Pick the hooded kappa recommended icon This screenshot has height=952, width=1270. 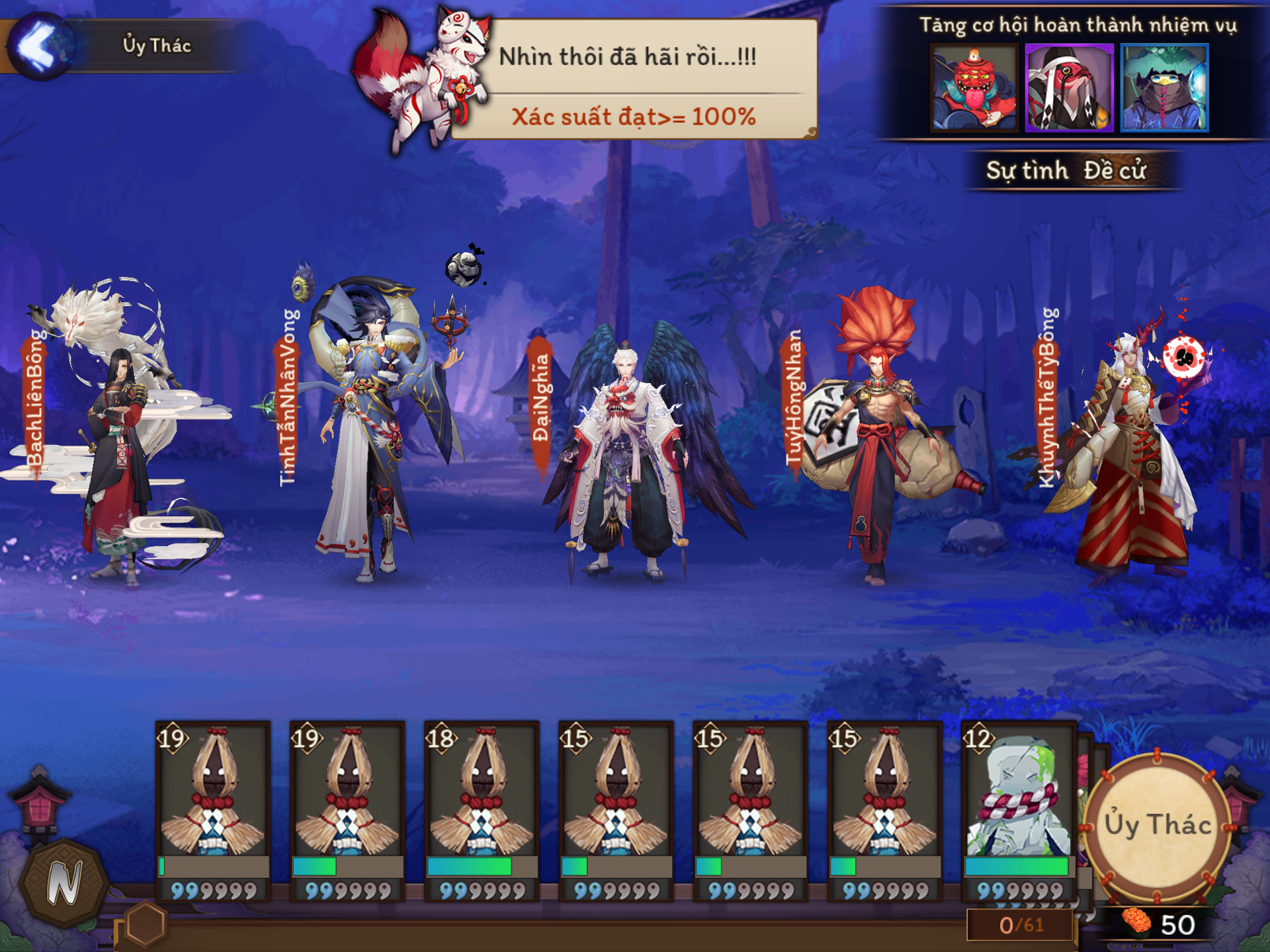pyautogui.click(x=1164, y=88)
